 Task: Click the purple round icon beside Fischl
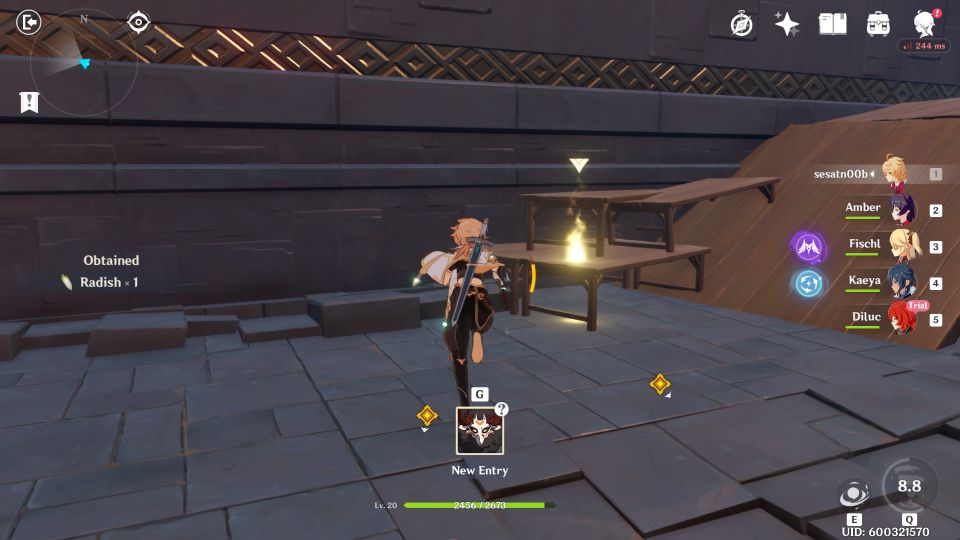tap(808, 246)
